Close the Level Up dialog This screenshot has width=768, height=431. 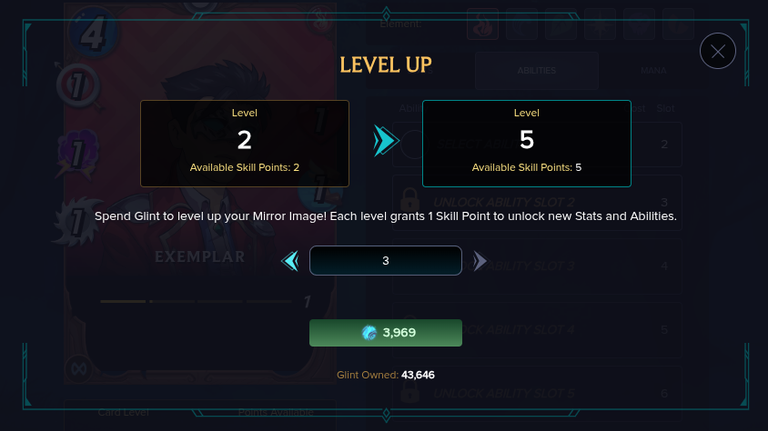(x=718, y=51)
